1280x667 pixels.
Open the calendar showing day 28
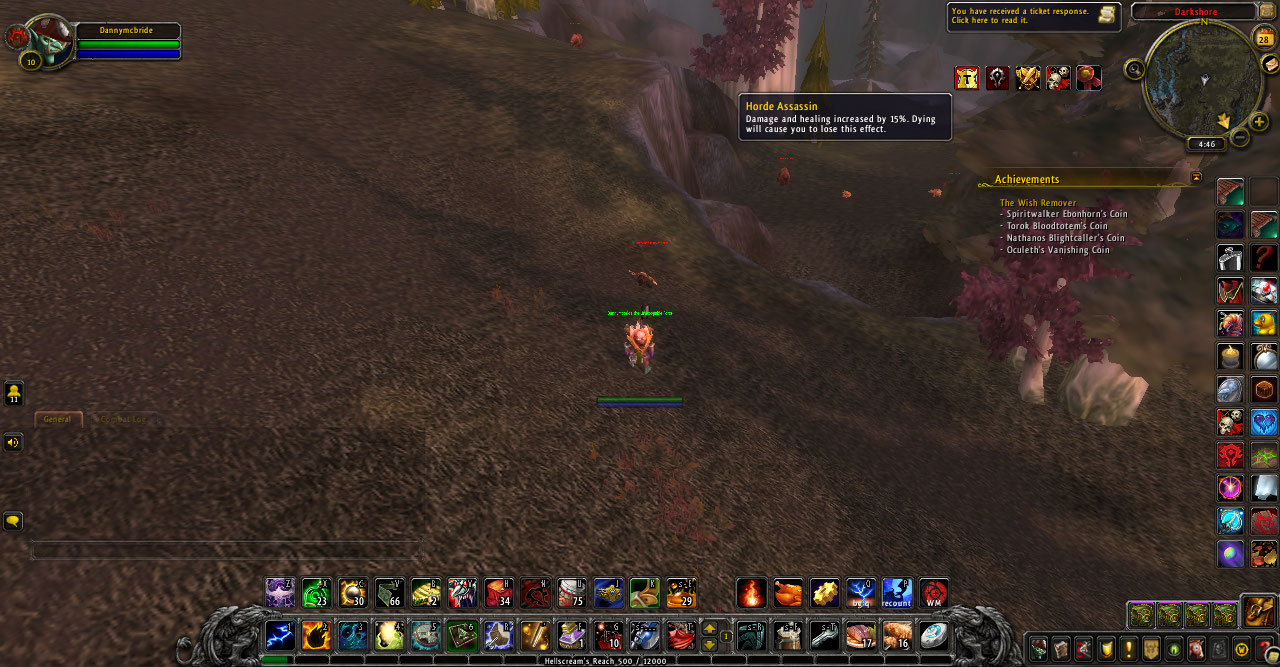pos(1264,39)
